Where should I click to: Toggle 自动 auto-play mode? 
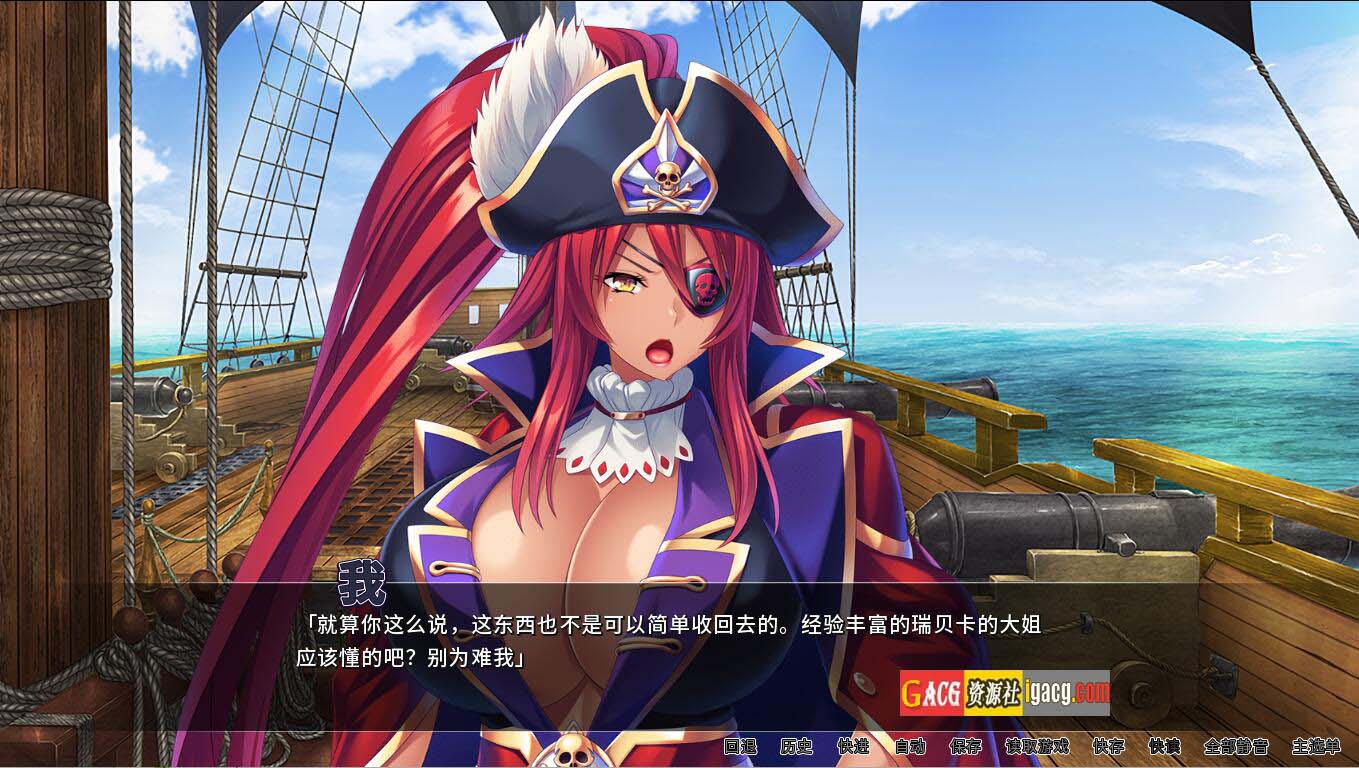pyautogui.click(x=910, y=746)
